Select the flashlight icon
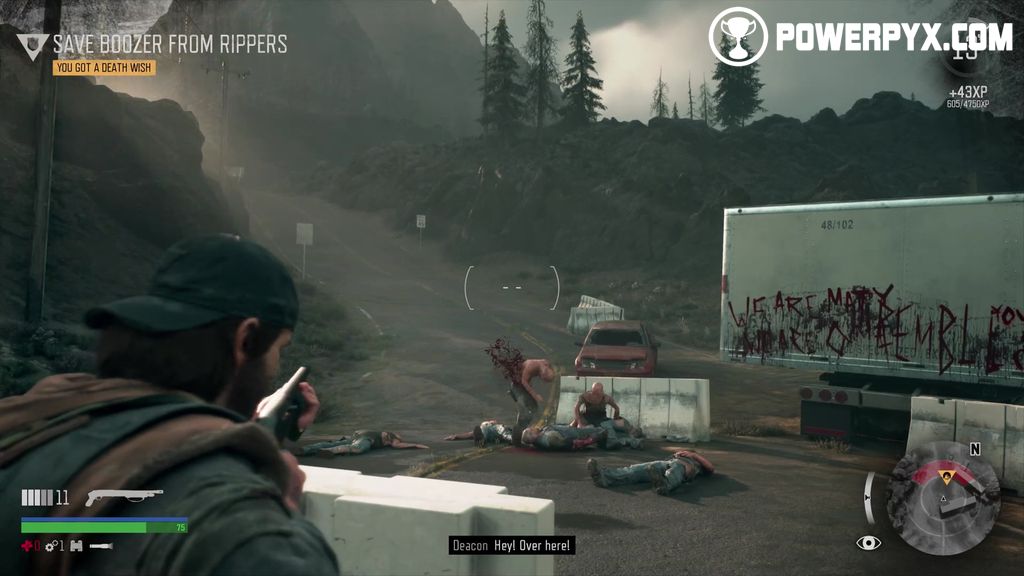 (101, 546)
